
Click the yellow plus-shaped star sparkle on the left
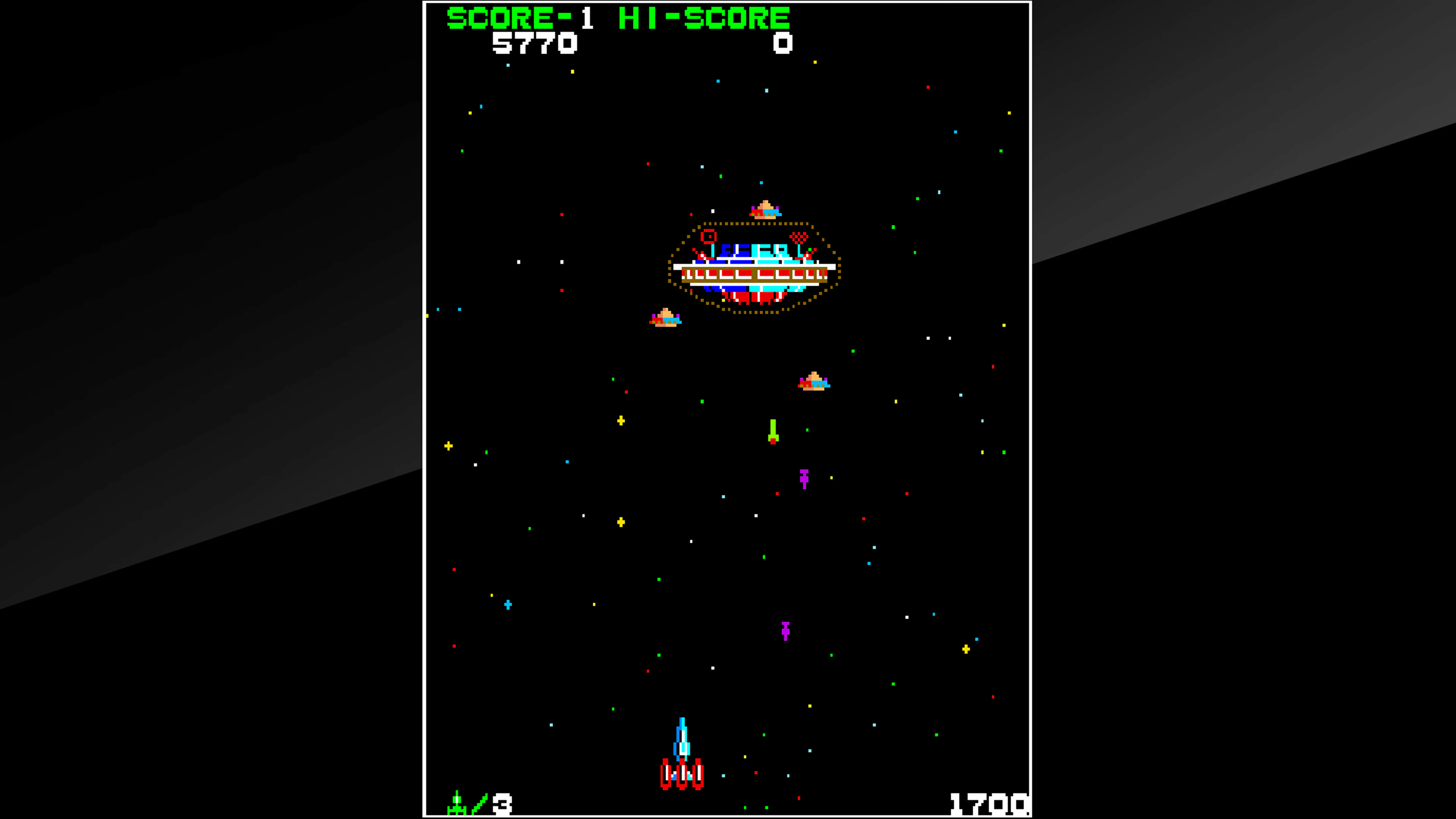pyautogui.click(x=449, y=446)
